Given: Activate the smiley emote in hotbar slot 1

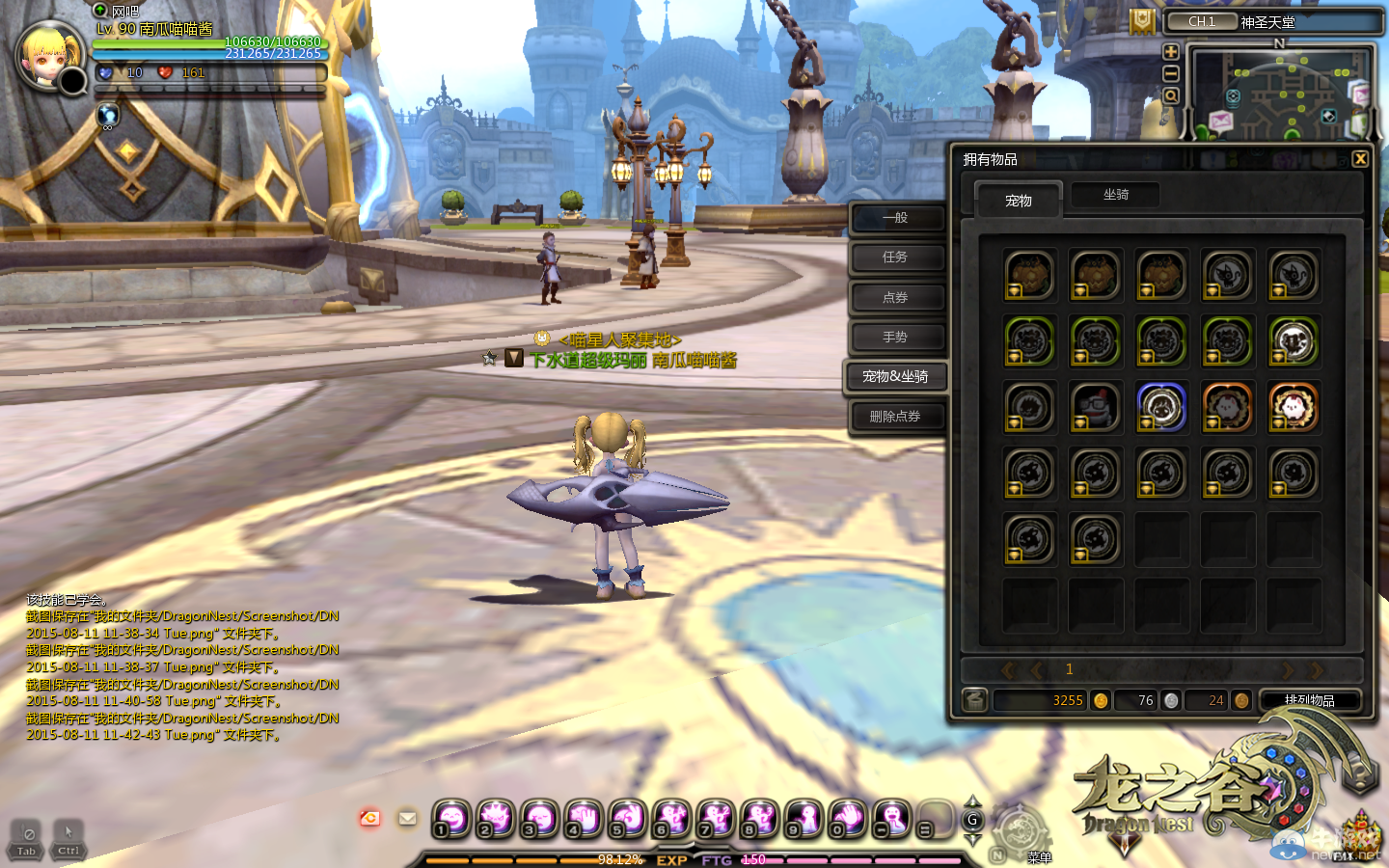Looking at the screenshot, I should [451, 819].
